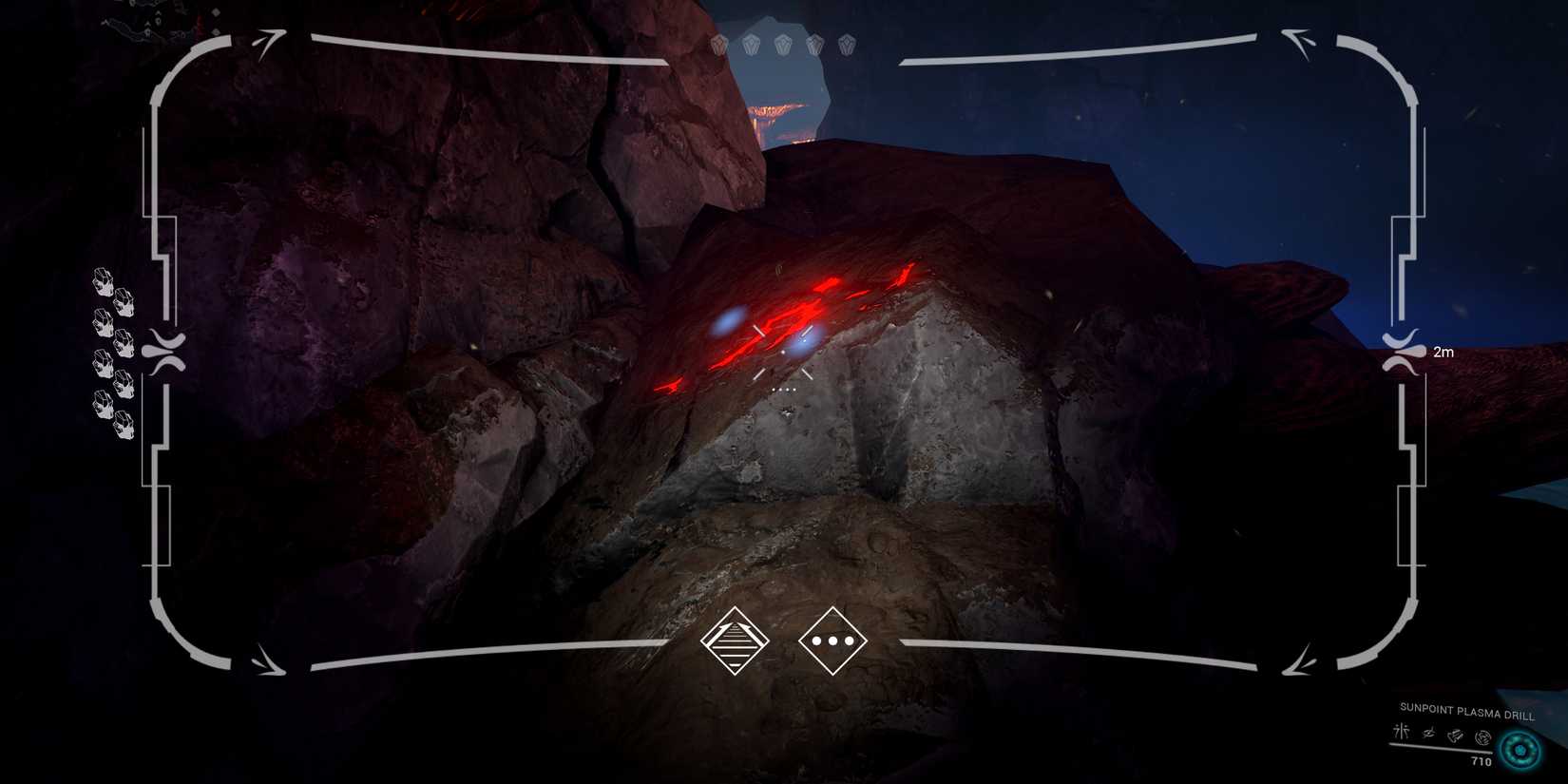Select the rightmost gem icon at top center
Screen dimensions: 1568x784
point(846,43)
